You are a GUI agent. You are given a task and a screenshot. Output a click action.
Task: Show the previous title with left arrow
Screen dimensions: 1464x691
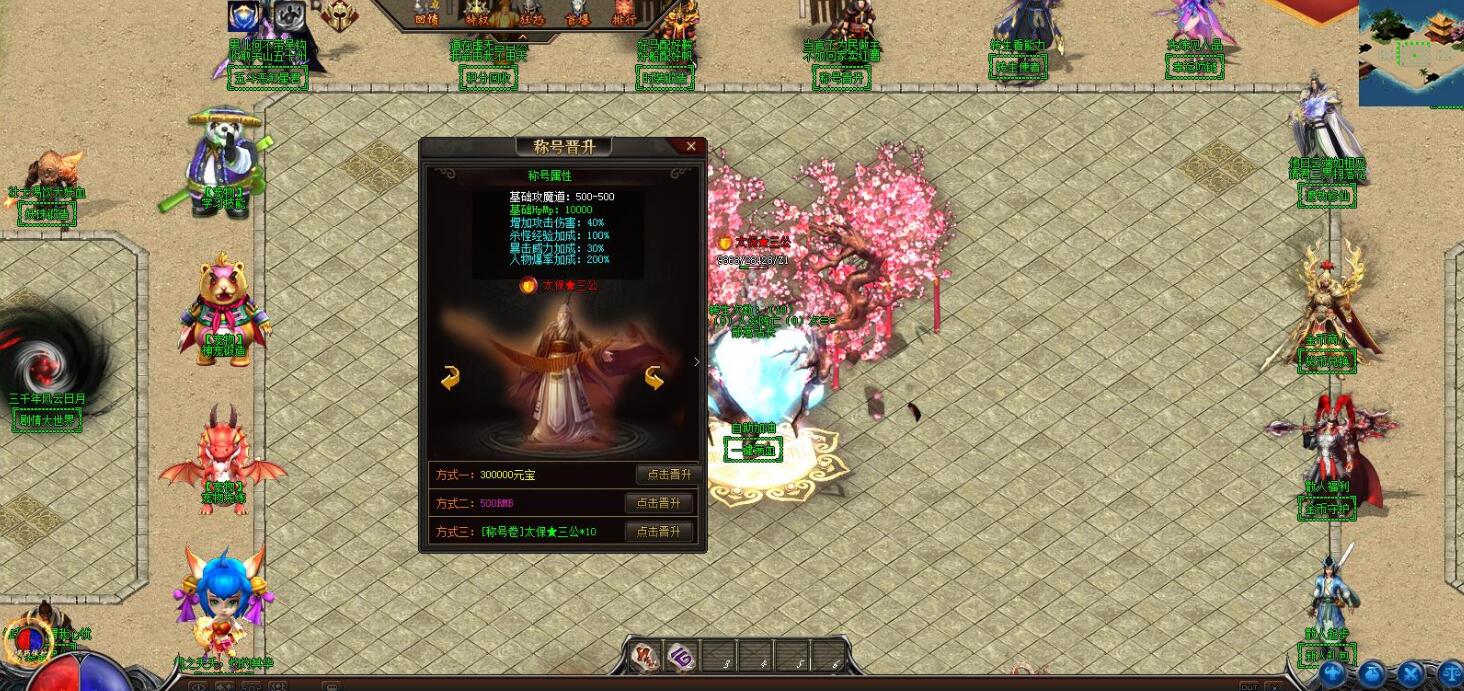(450, 378)
